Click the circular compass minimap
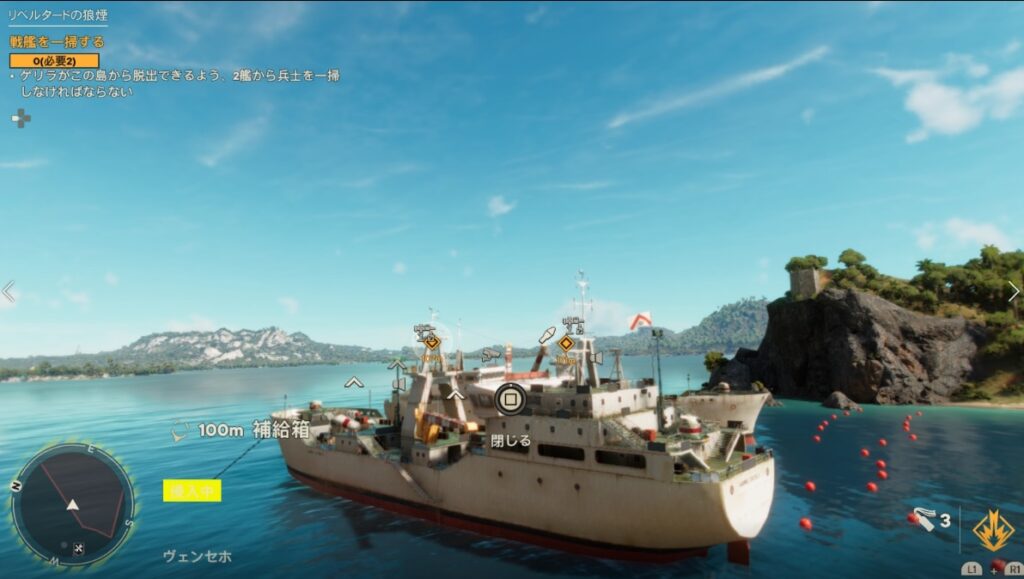Image resolution: width=1024 pixels, height=579 pixels. coord(72,504)
